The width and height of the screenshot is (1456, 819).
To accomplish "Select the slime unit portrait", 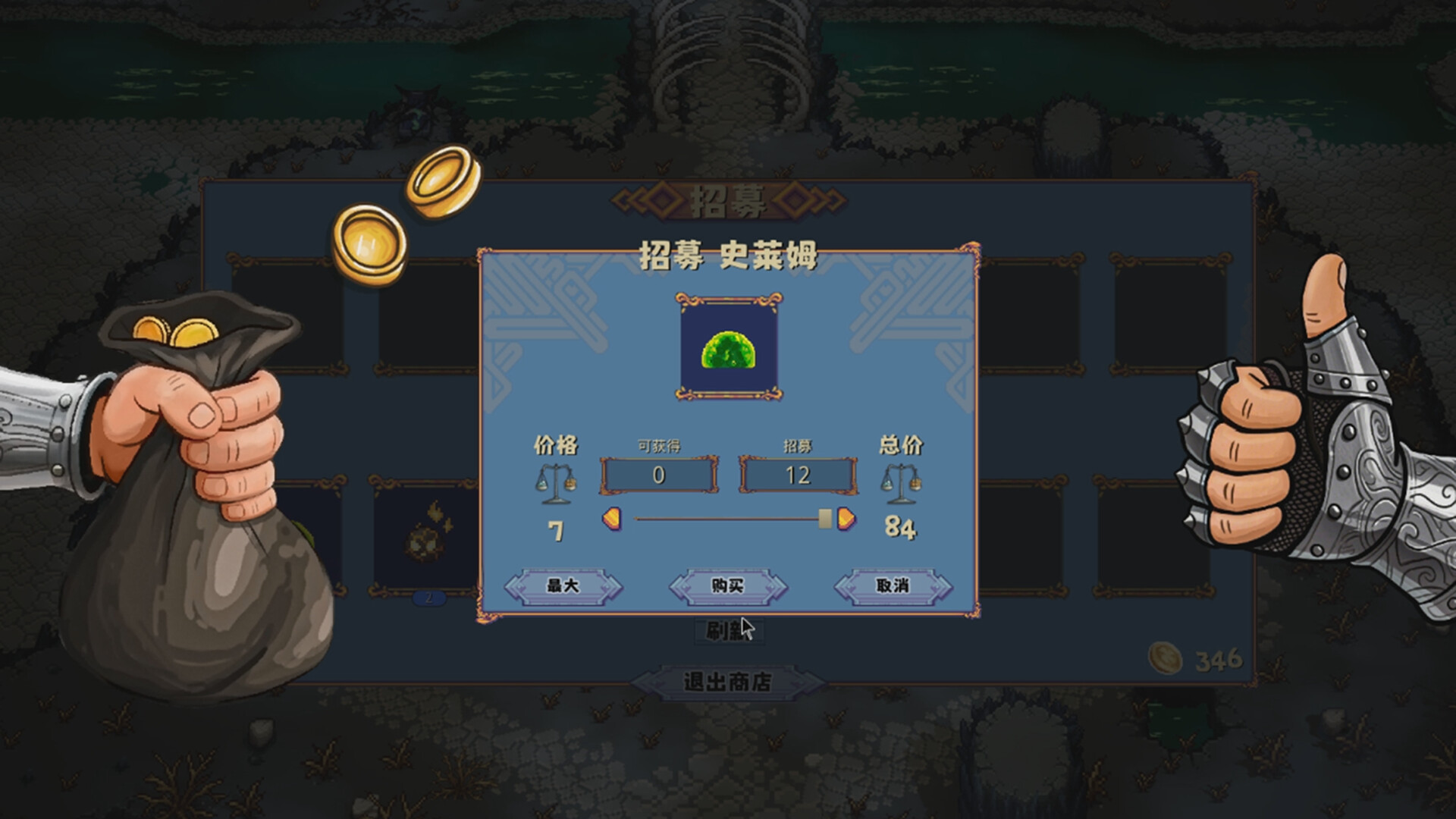I will pyautogui.click(x=730, y=349).
